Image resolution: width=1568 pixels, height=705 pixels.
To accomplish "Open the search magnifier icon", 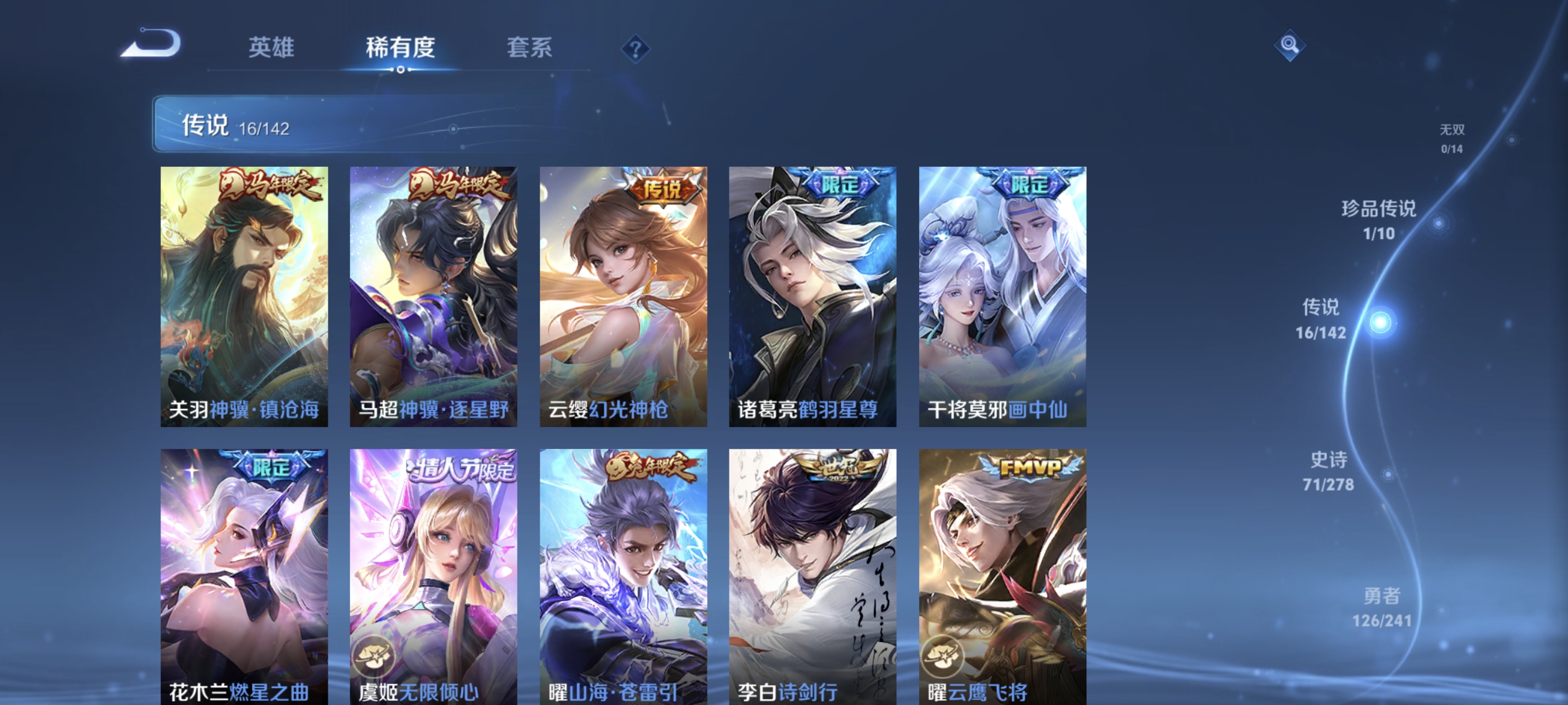I will coord(1290,45).
